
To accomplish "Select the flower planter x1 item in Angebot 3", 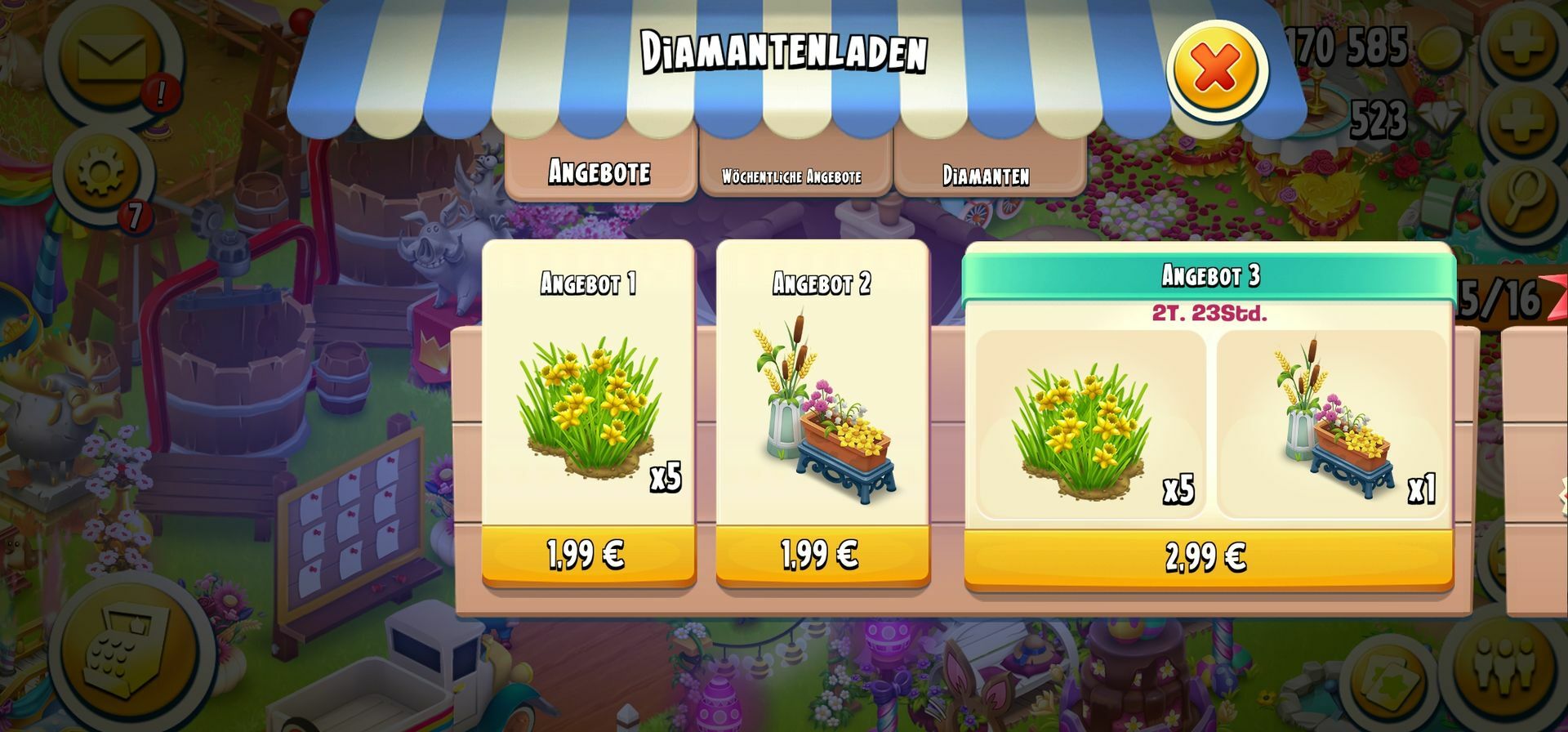I will click(1331, 425).
